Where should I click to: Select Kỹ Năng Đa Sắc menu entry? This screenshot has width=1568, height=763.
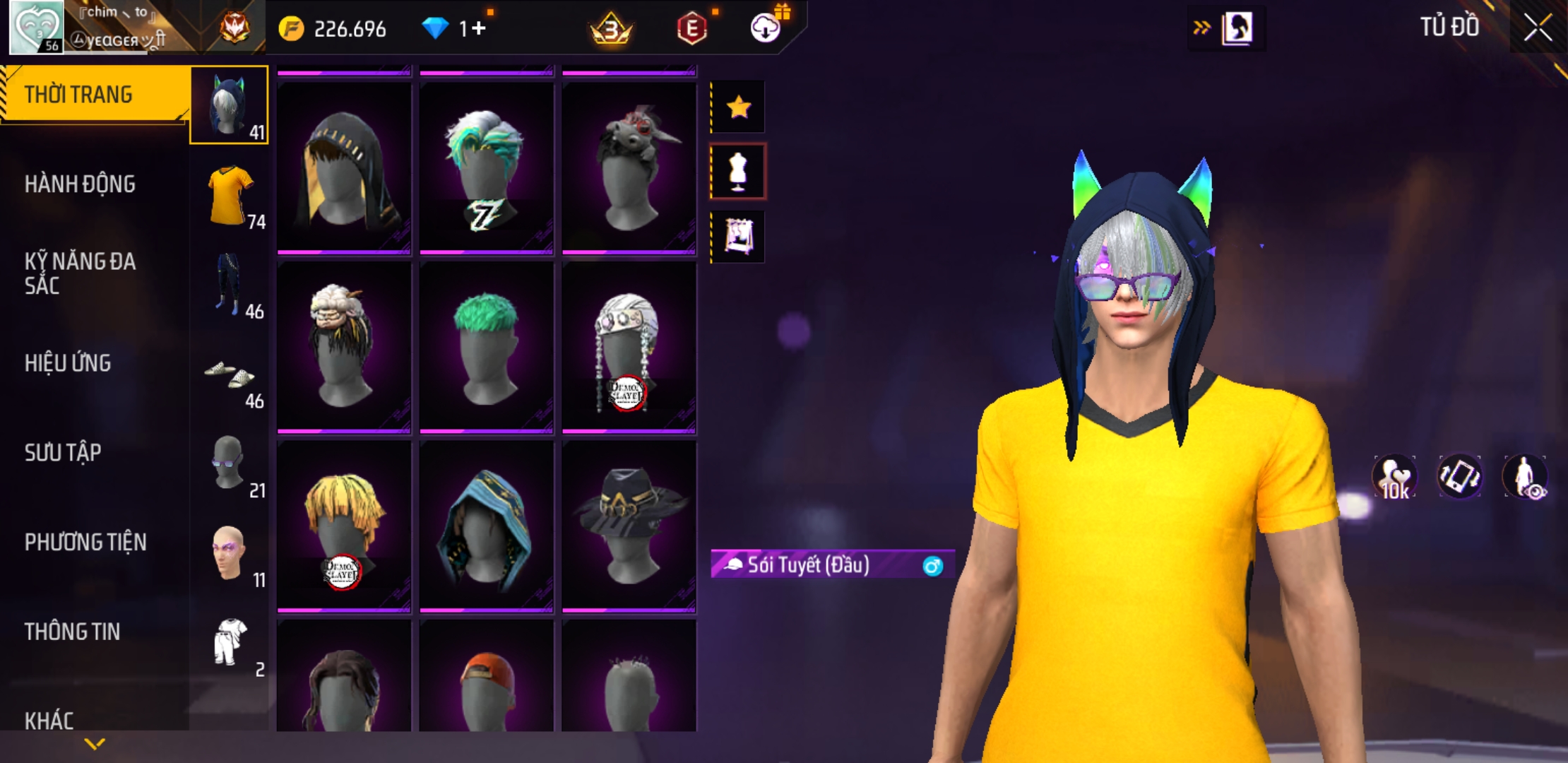[80, 273]
